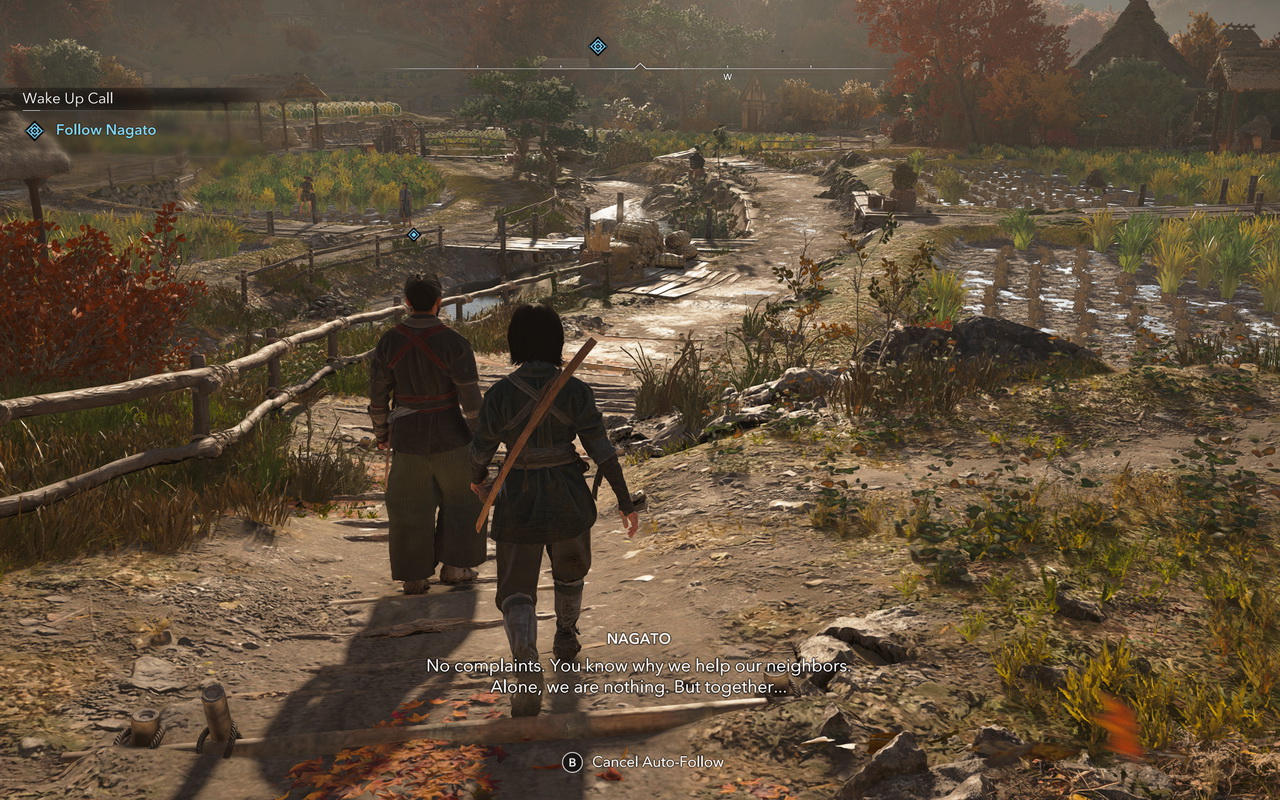Click the center notch of the compass bar

[638, 62]
